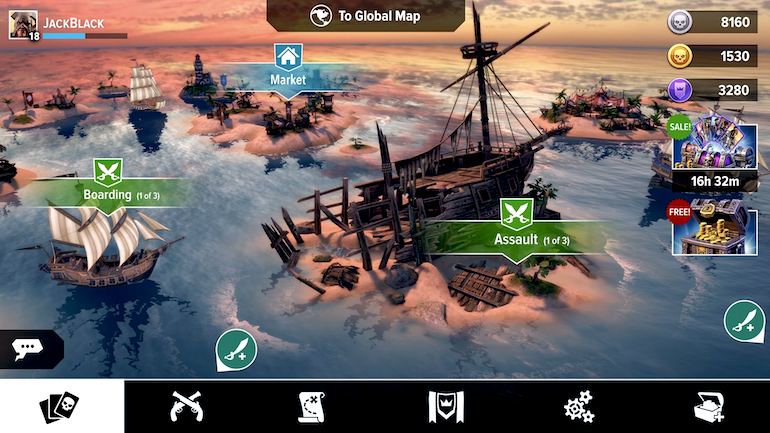The image size is (770, 433).
Task: Open the gears settings tab
Action: point(579,407)
